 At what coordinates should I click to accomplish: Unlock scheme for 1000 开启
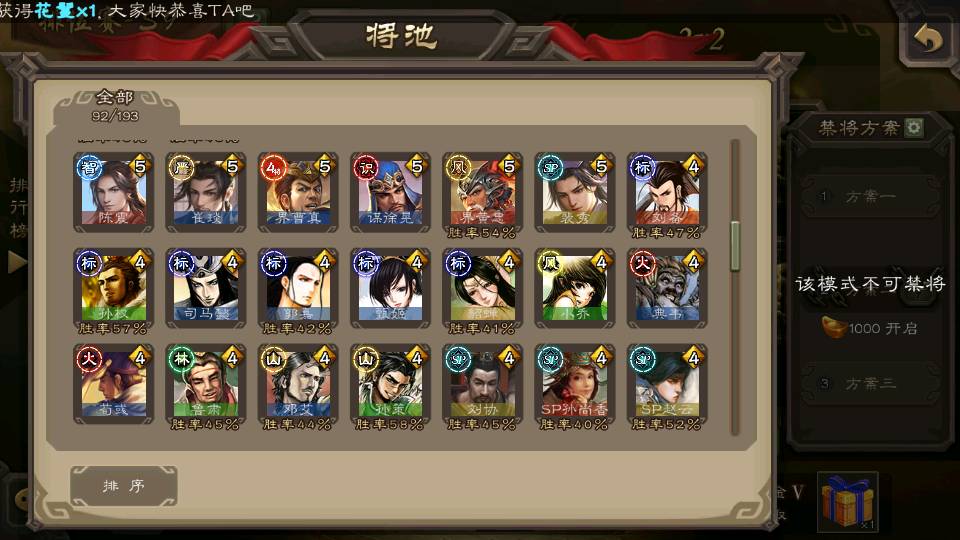(870, 328)
